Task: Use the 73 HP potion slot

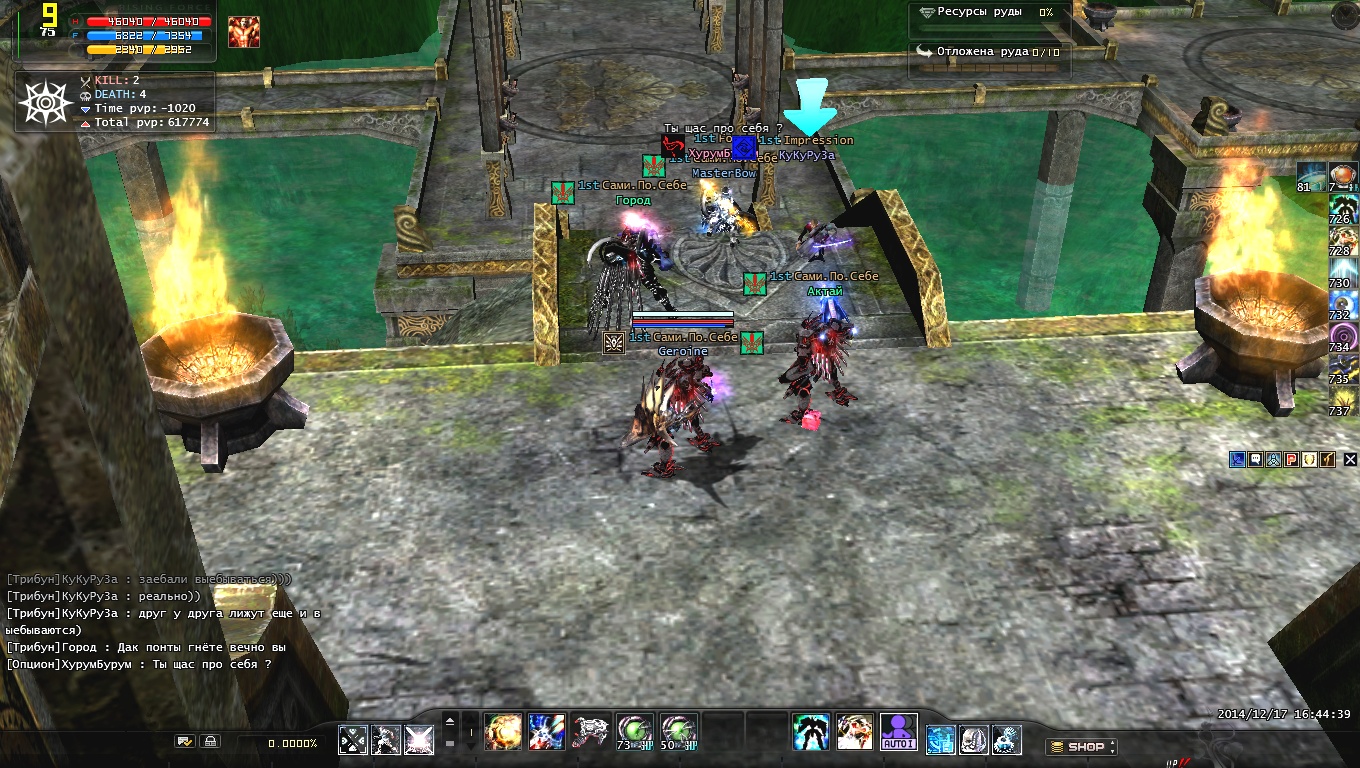Action: click(635, 732)
